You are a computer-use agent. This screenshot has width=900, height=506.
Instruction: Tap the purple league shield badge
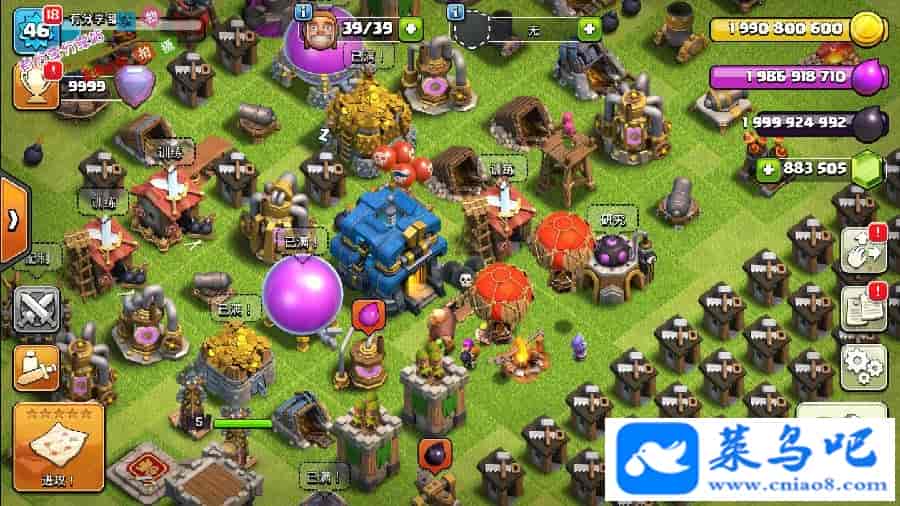(133, 85)
